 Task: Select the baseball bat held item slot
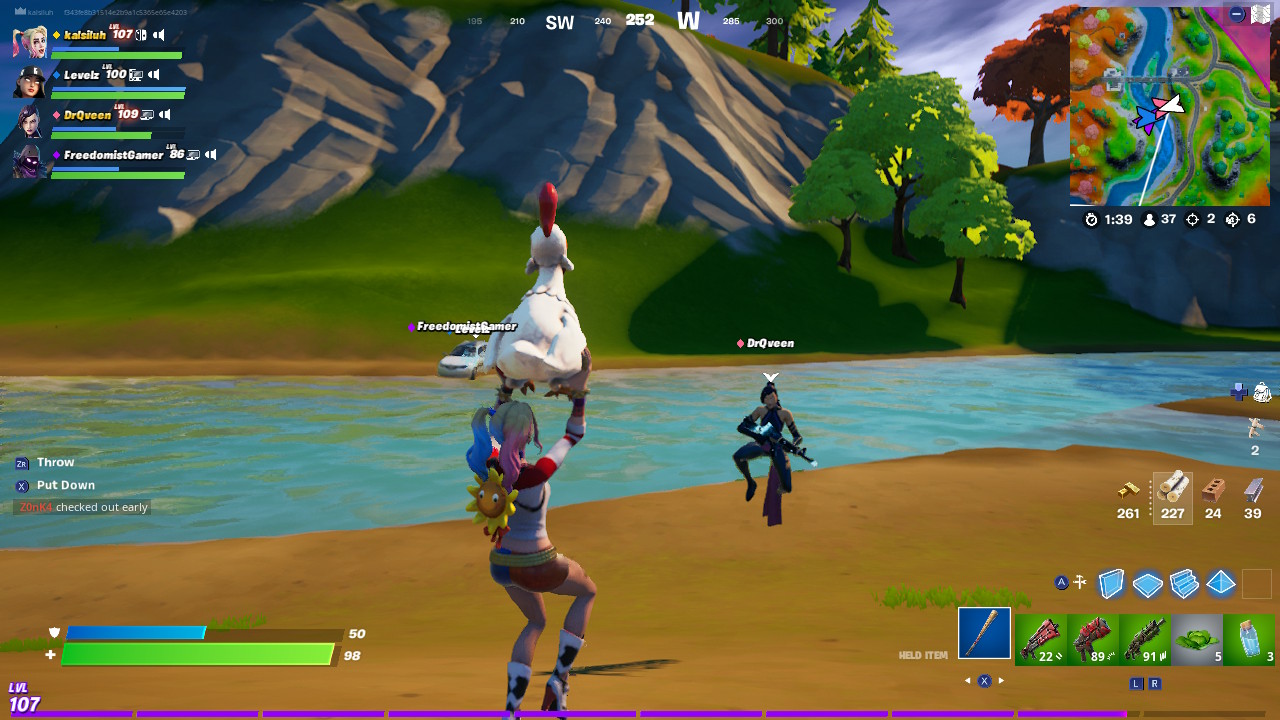point(984,633)
